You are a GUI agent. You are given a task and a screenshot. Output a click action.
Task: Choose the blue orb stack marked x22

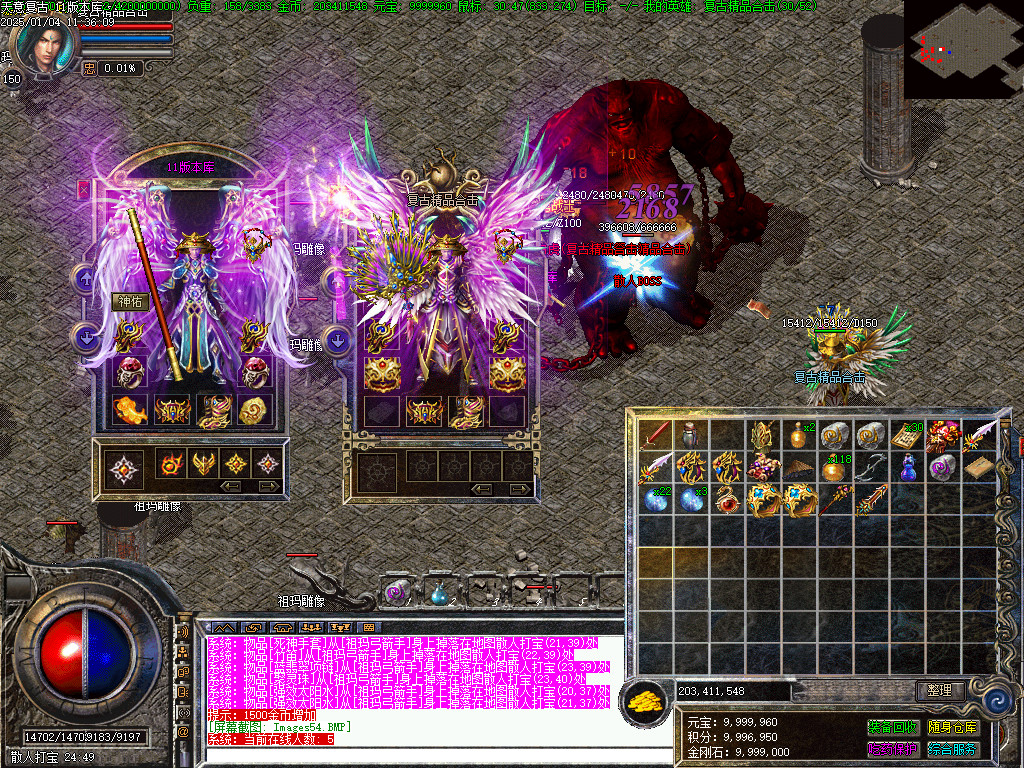pos(656,499)
